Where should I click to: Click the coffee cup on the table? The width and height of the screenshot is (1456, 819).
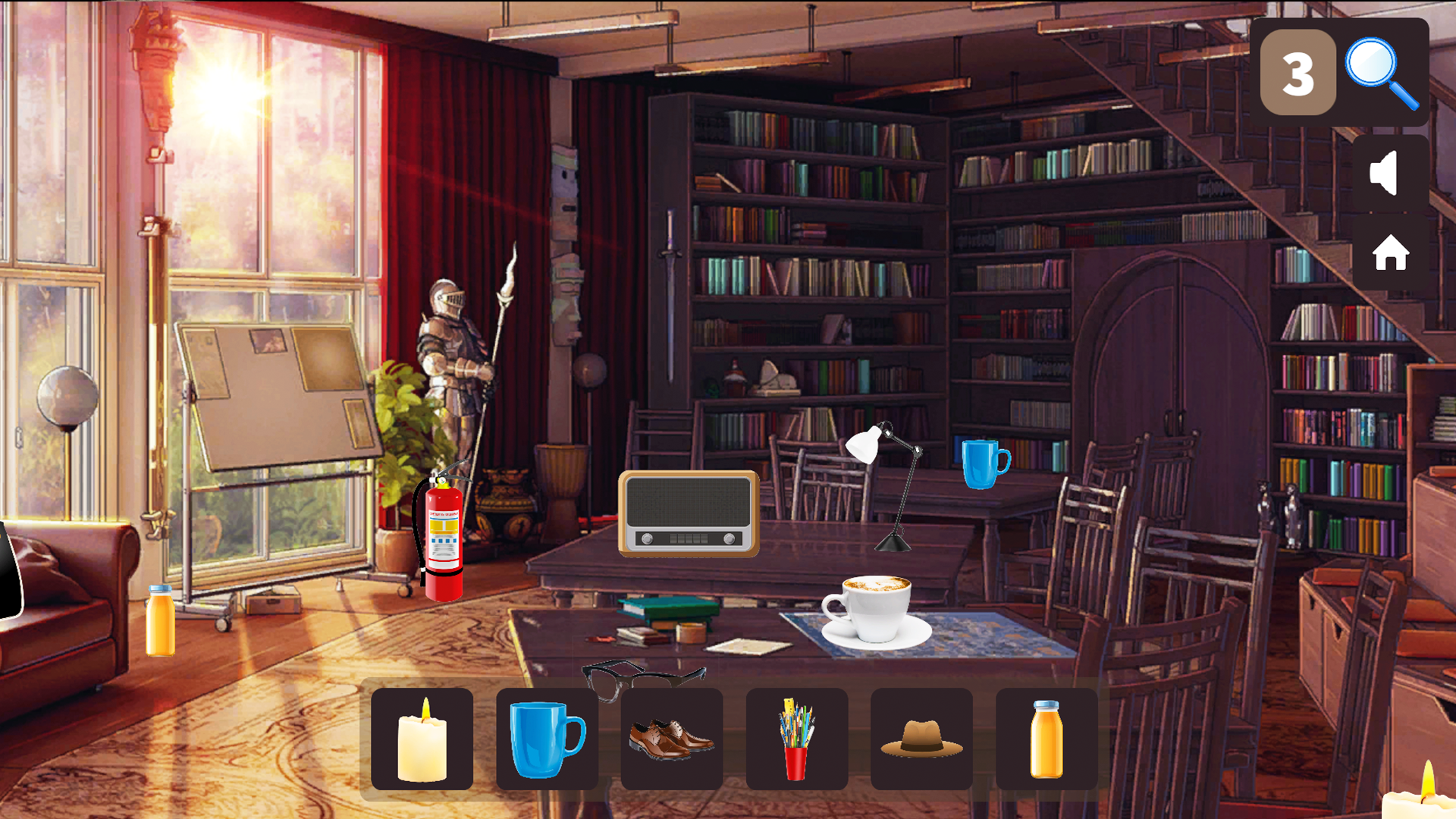coord(876,614)
